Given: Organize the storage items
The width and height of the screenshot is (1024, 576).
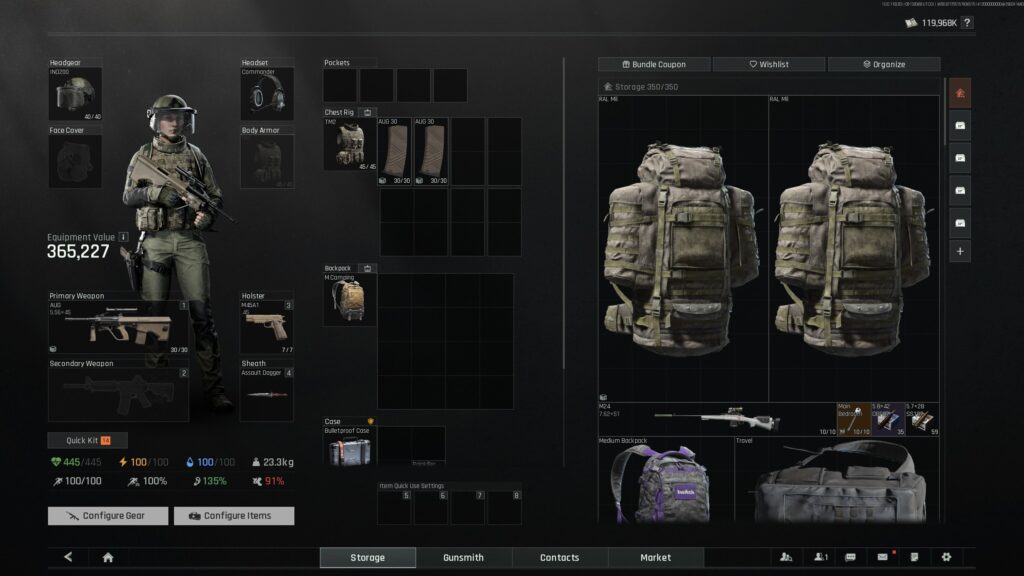Looking at the screenshot, I should point(883,64).
